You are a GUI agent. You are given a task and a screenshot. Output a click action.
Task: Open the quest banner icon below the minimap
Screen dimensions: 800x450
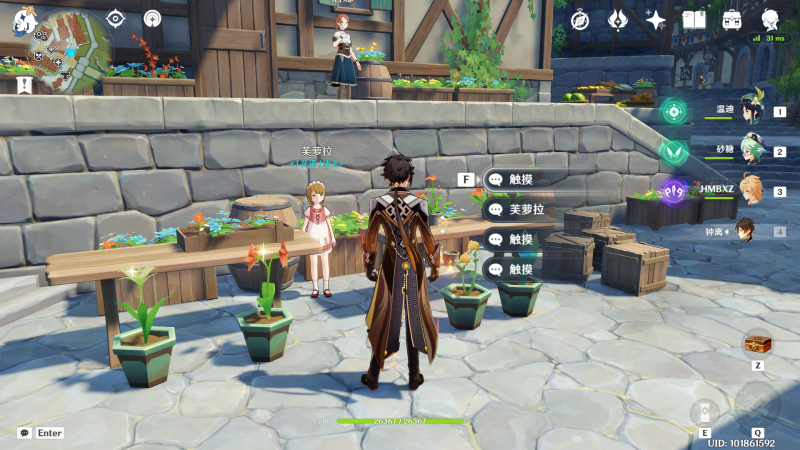coord(24,86)
